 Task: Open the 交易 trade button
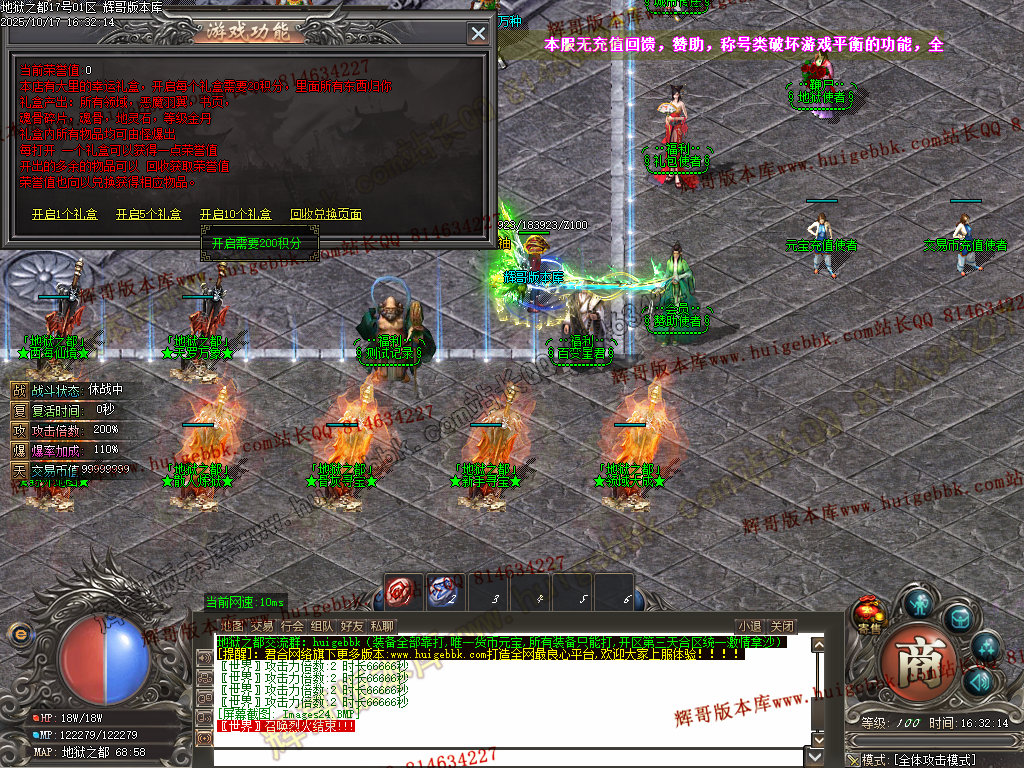click(x=262, y=626)
